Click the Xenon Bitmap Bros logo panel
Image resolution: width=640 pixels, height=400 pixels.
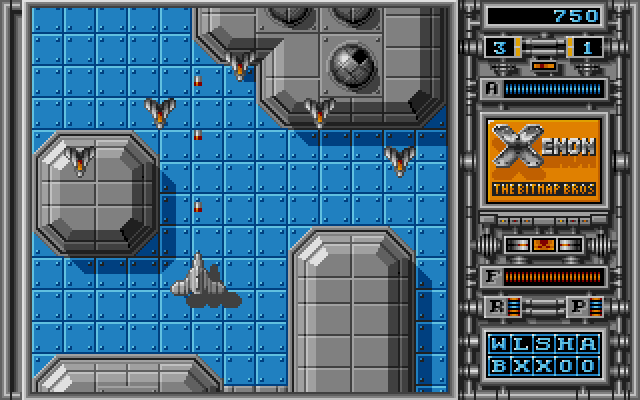(x=545, y=159)
